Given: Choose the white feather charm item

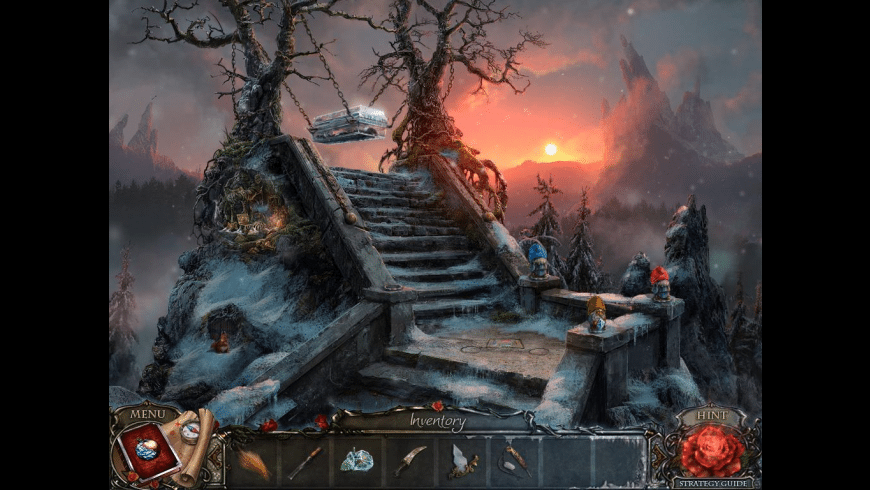Looking at the screenshot, I should coord(462,461).
